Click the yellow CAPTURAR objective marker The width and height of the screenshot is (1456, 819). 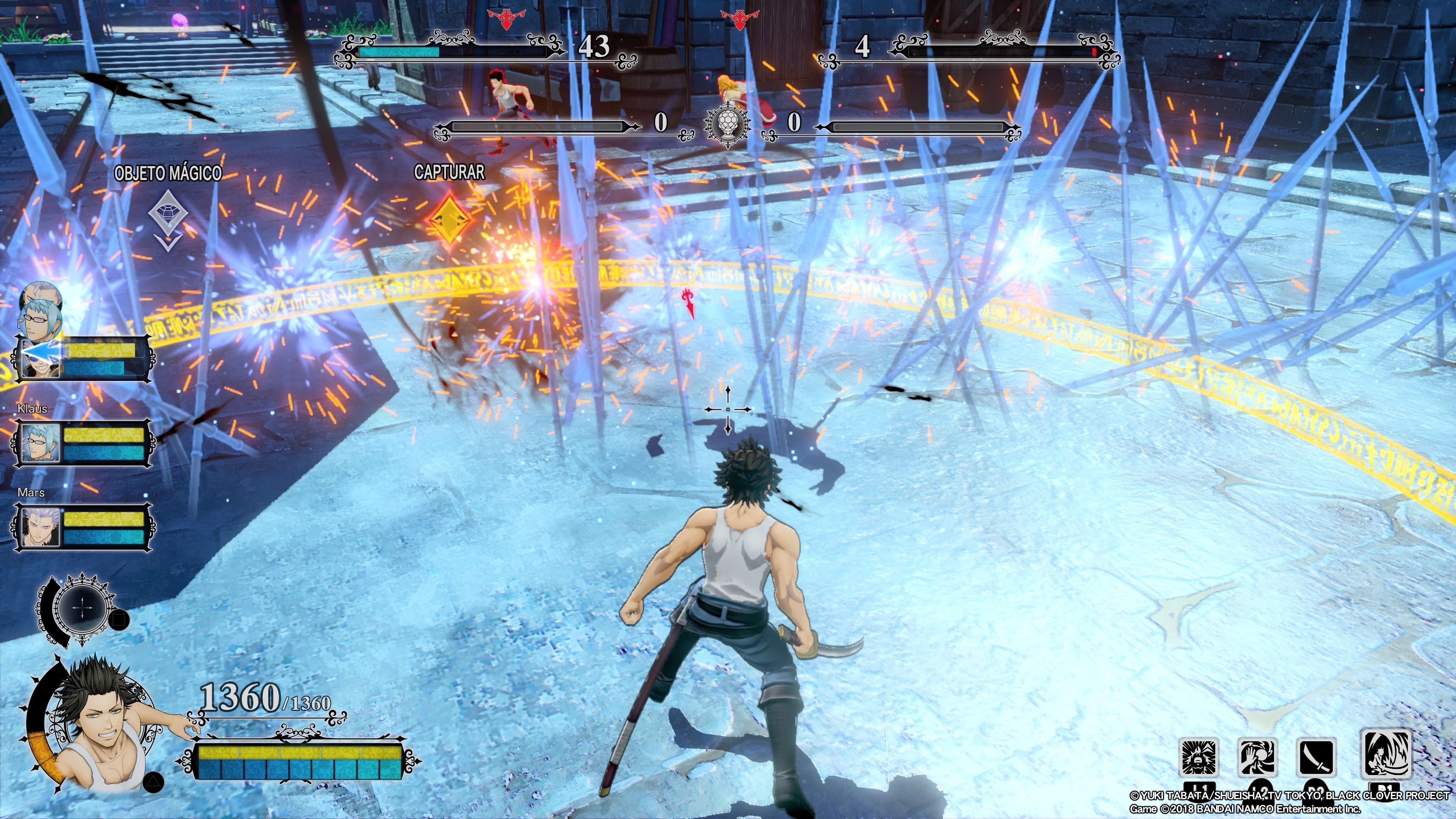[x=450, y=219]
